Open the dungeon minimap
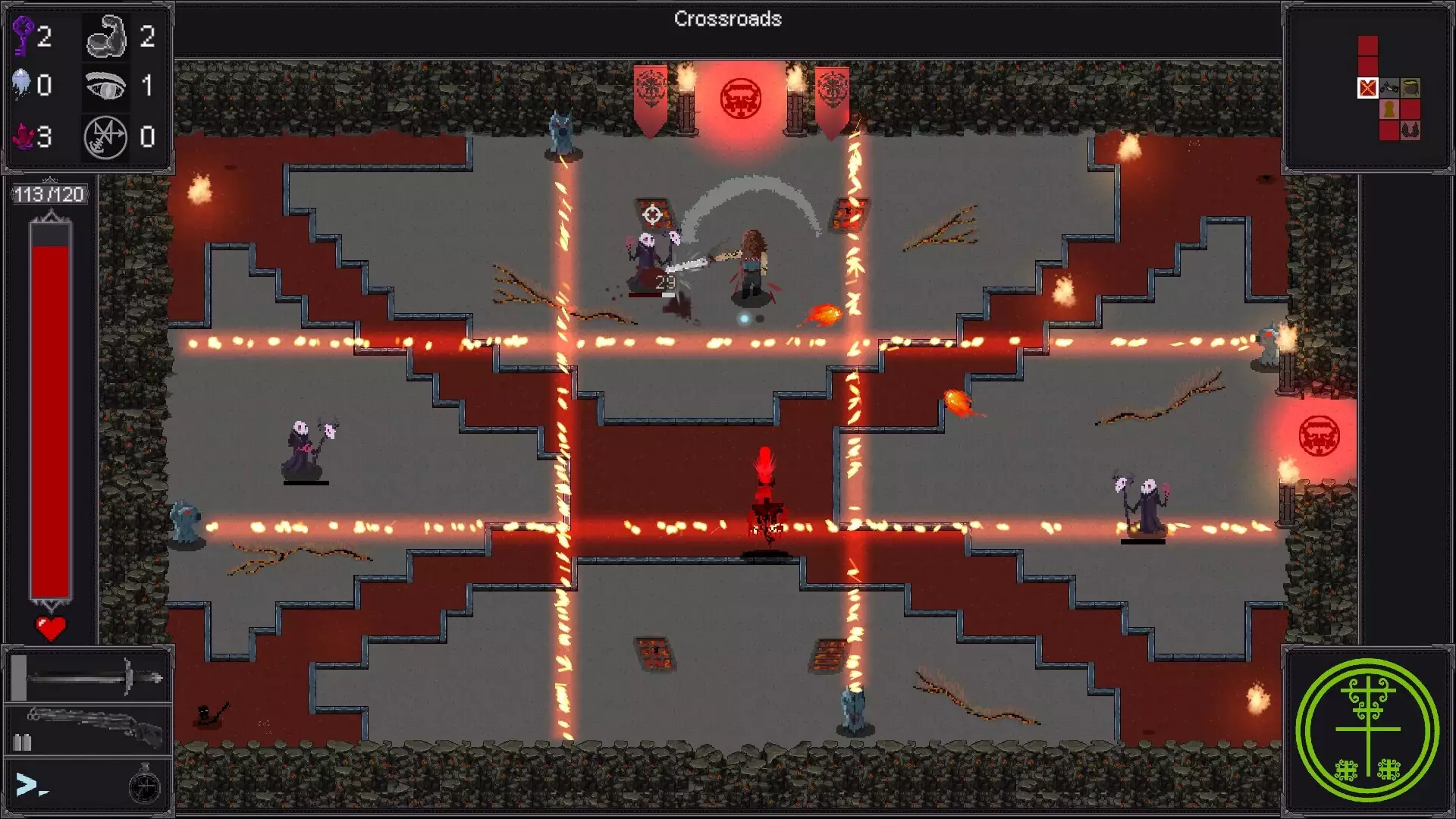 point(1387,89)
